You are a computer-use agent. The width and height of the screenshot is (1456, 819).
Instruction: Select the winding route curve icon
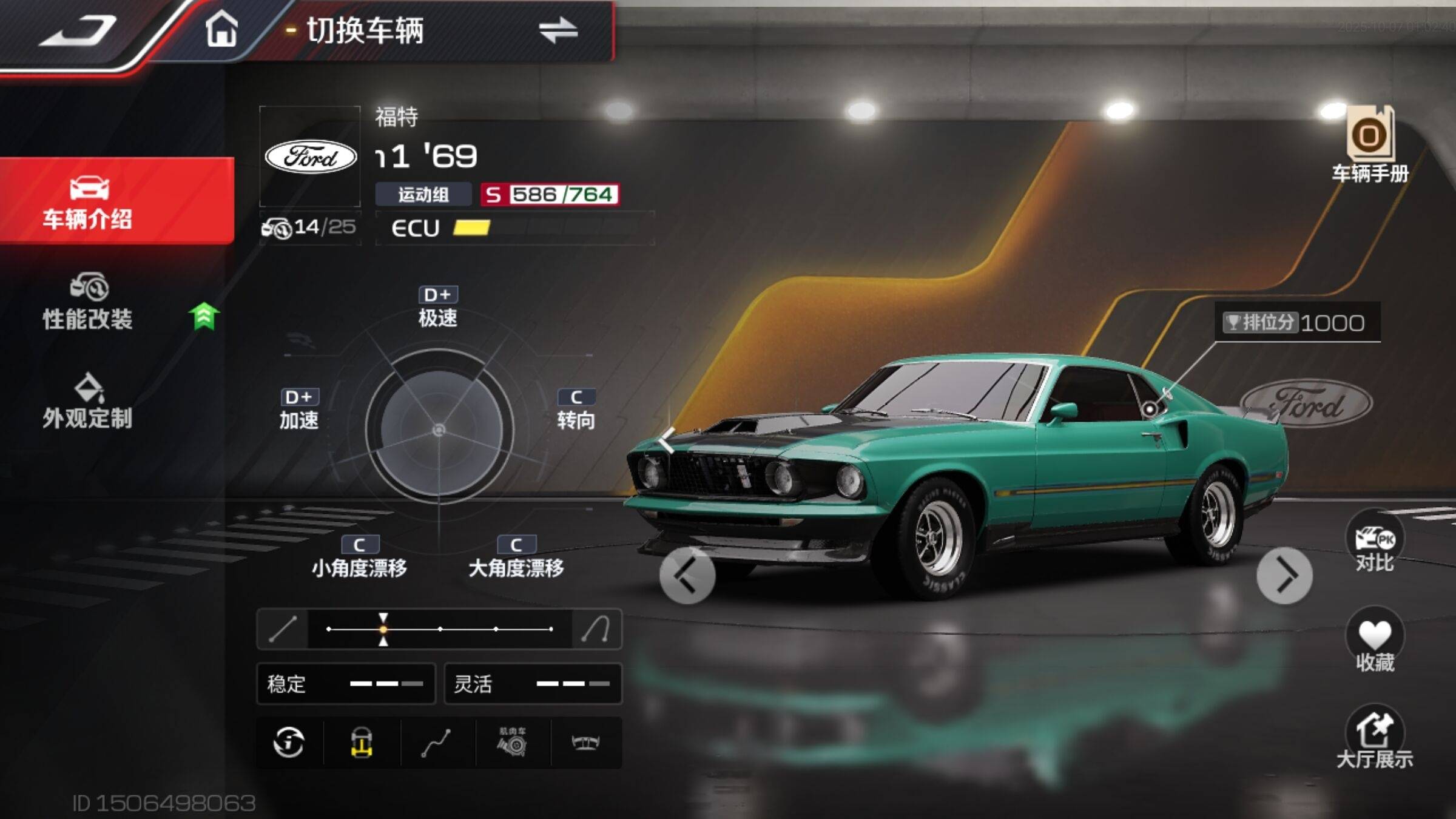[x=437, y=743]
